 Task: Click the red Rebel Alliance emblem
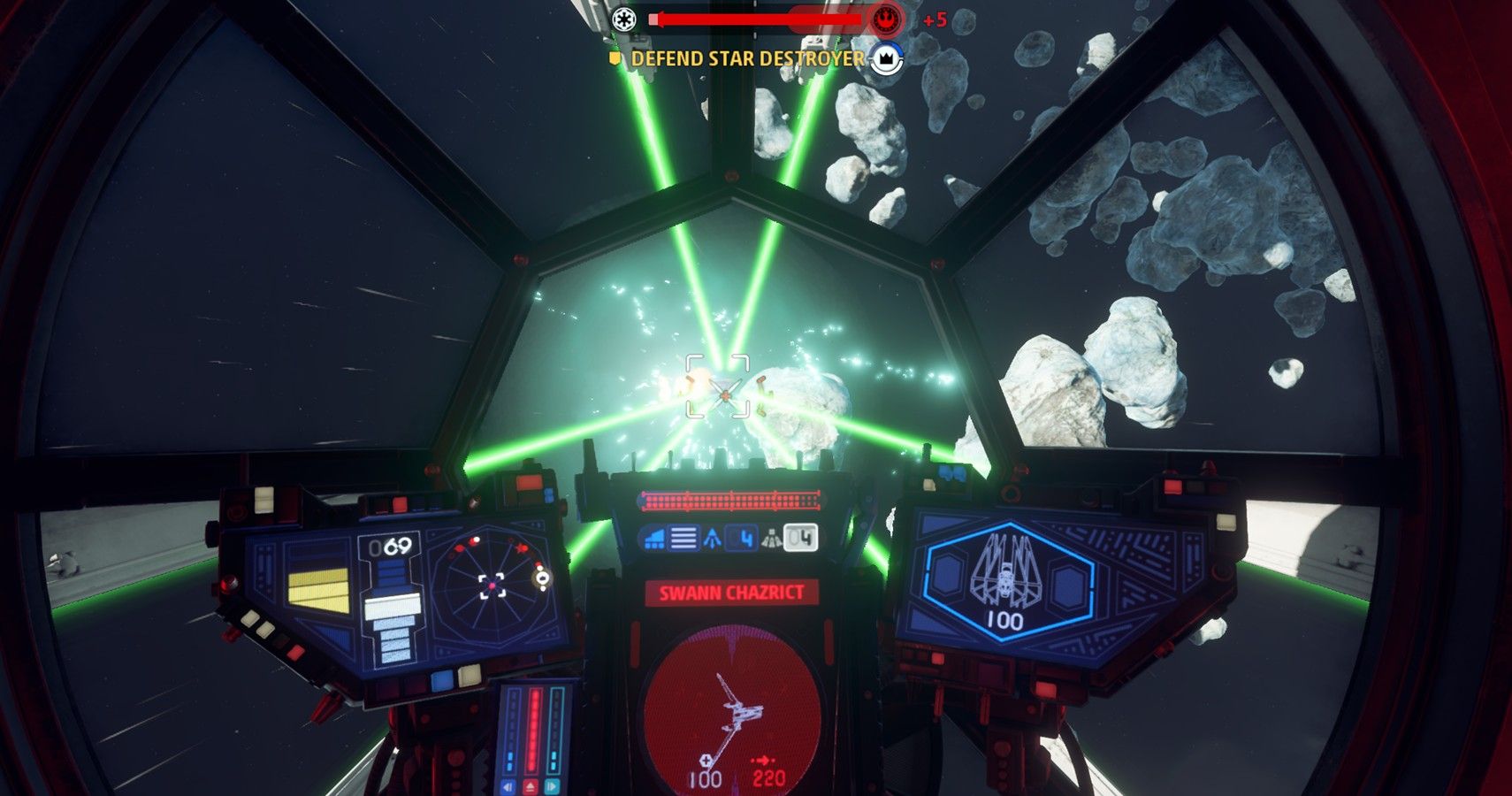click(x=884, y=19)
